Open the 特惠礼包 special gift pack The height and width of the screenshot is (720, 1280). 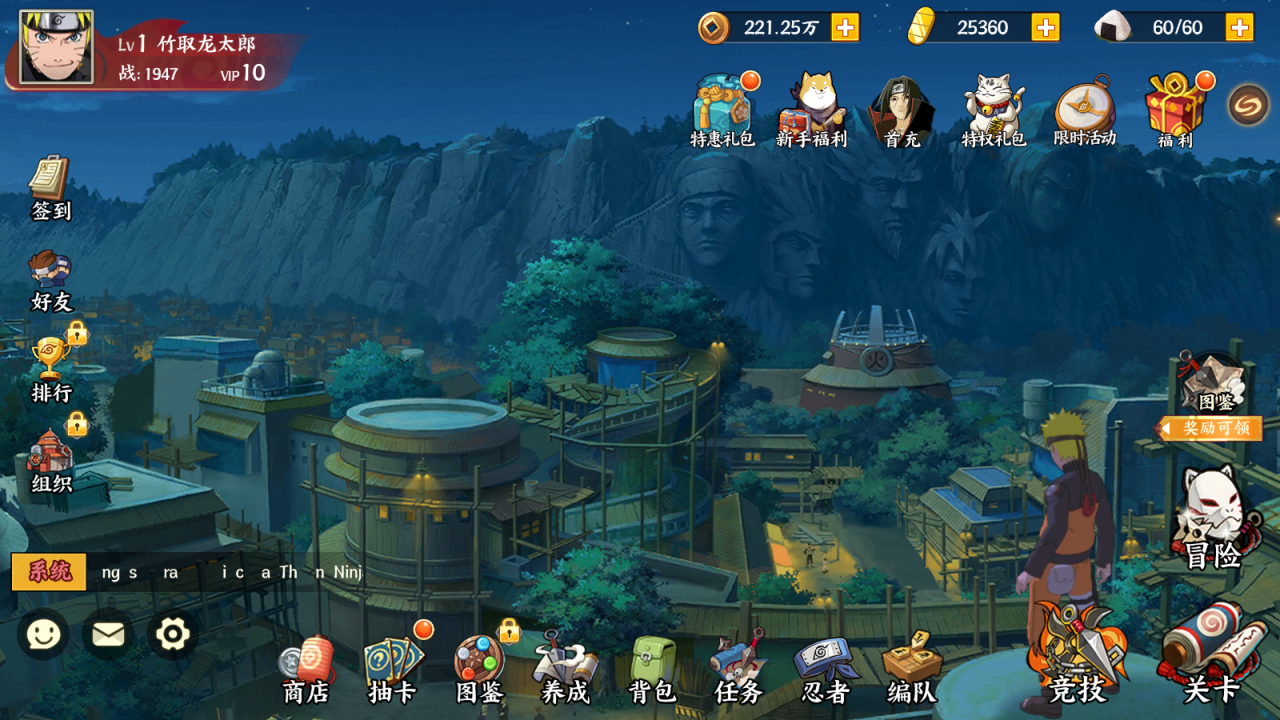[722, 110]
